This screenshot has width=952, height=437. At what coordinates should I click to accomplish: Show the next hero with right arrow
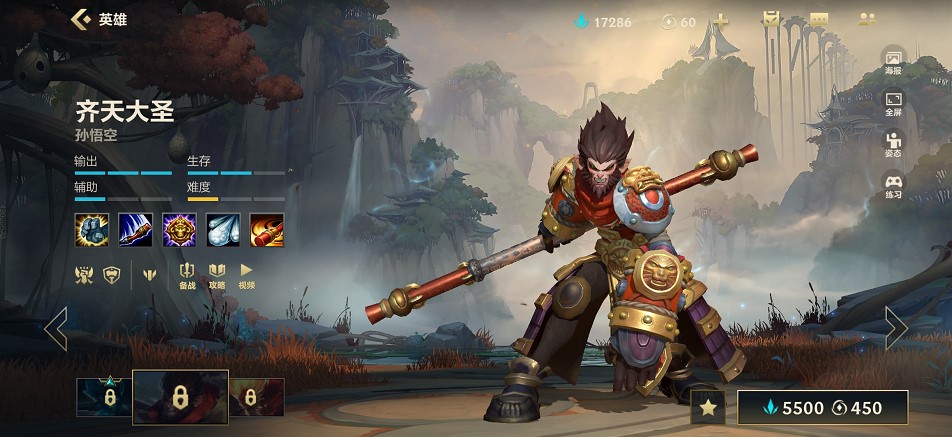(x=896, y=328)
